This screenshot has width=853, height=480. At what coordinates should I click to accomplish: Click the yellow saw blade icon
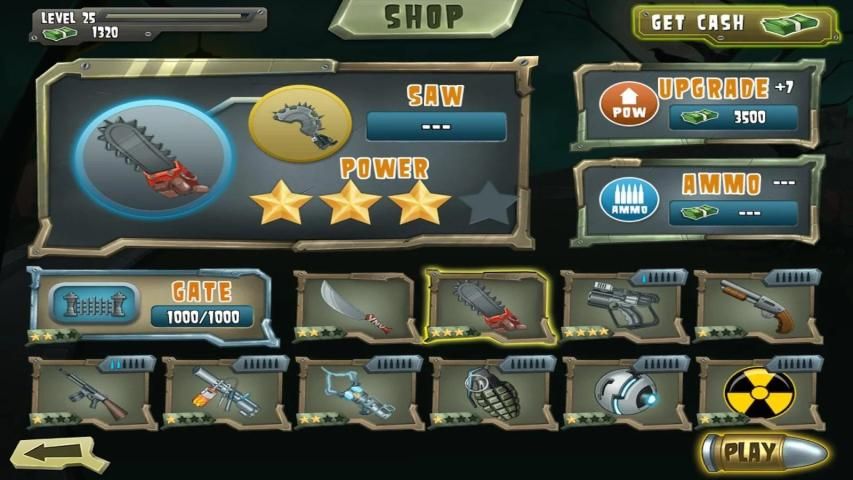coord(292,123)
